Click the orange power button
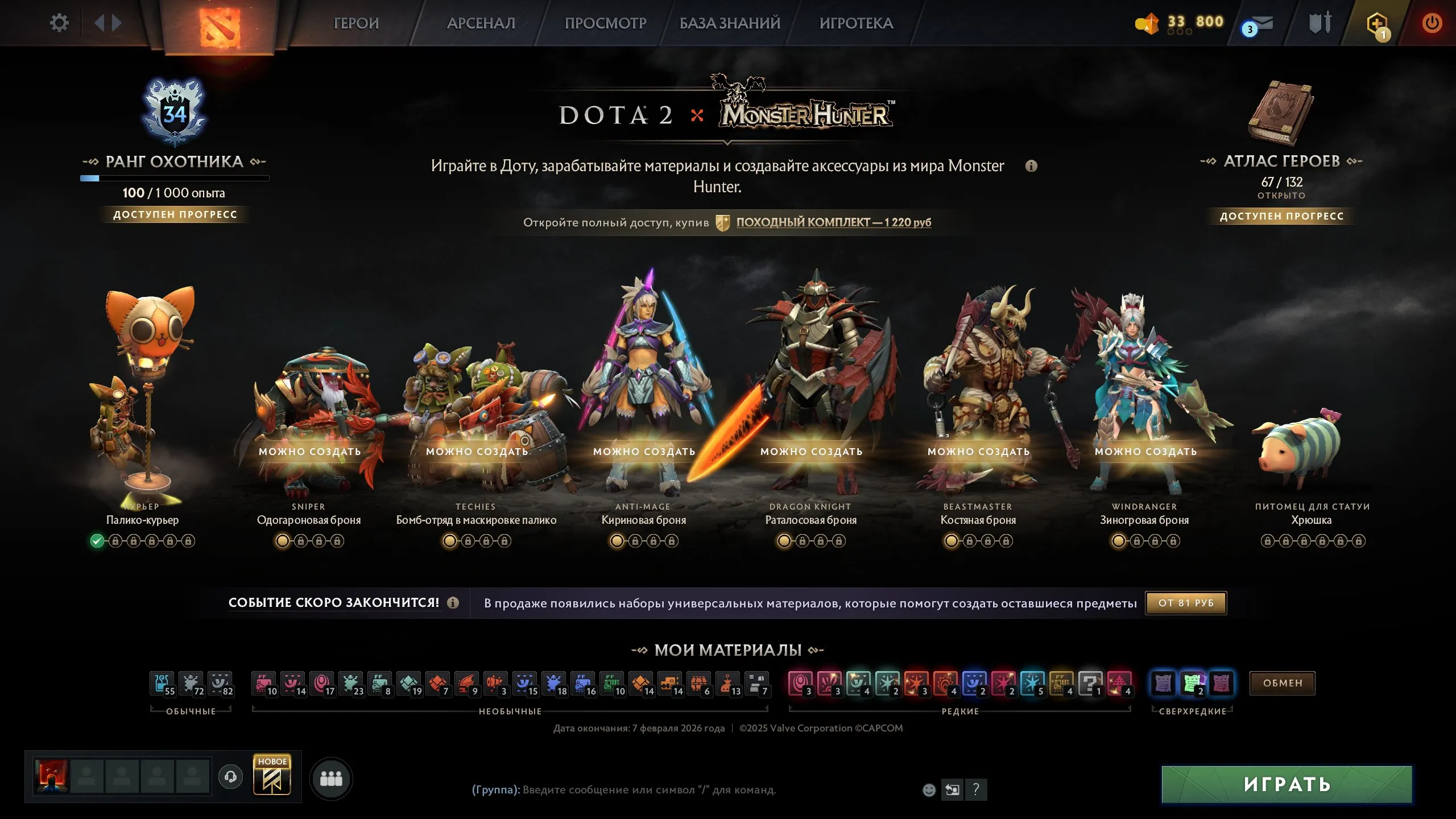This screenshot has width=1456, height=819. point(1432,23)
